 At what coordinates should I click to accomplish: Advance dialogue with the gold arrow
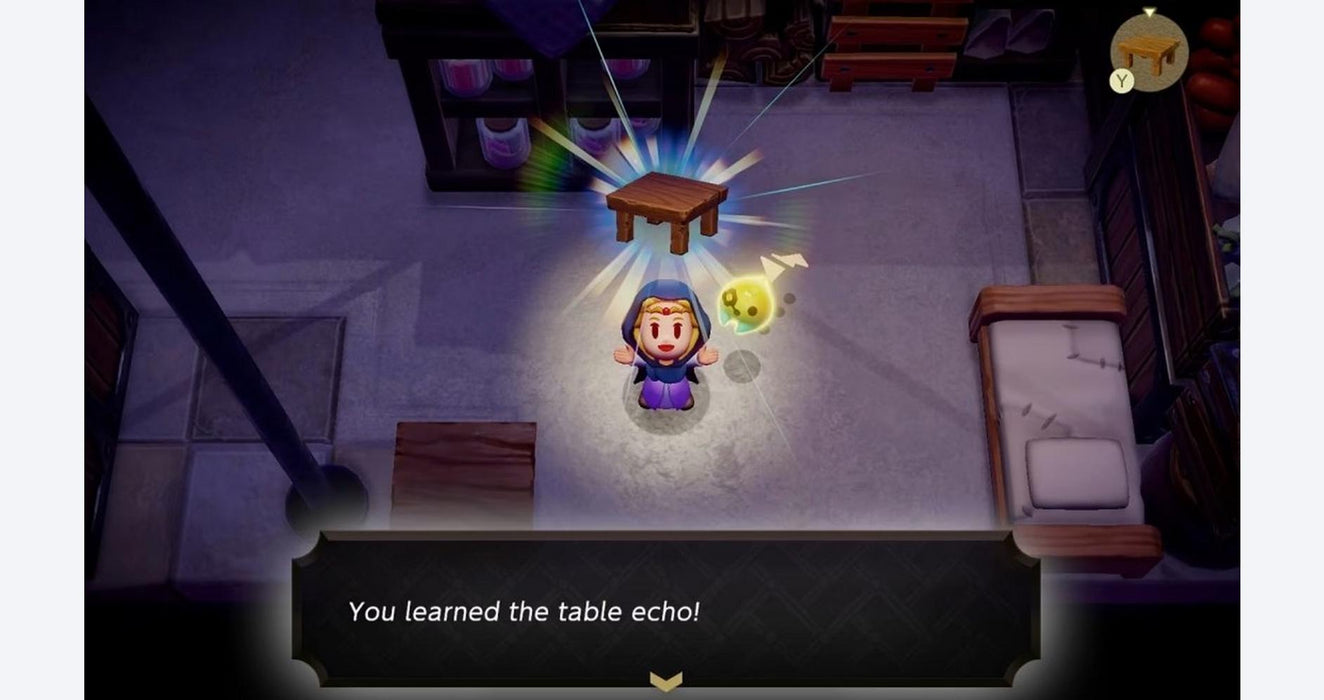(x=665, y=681)
